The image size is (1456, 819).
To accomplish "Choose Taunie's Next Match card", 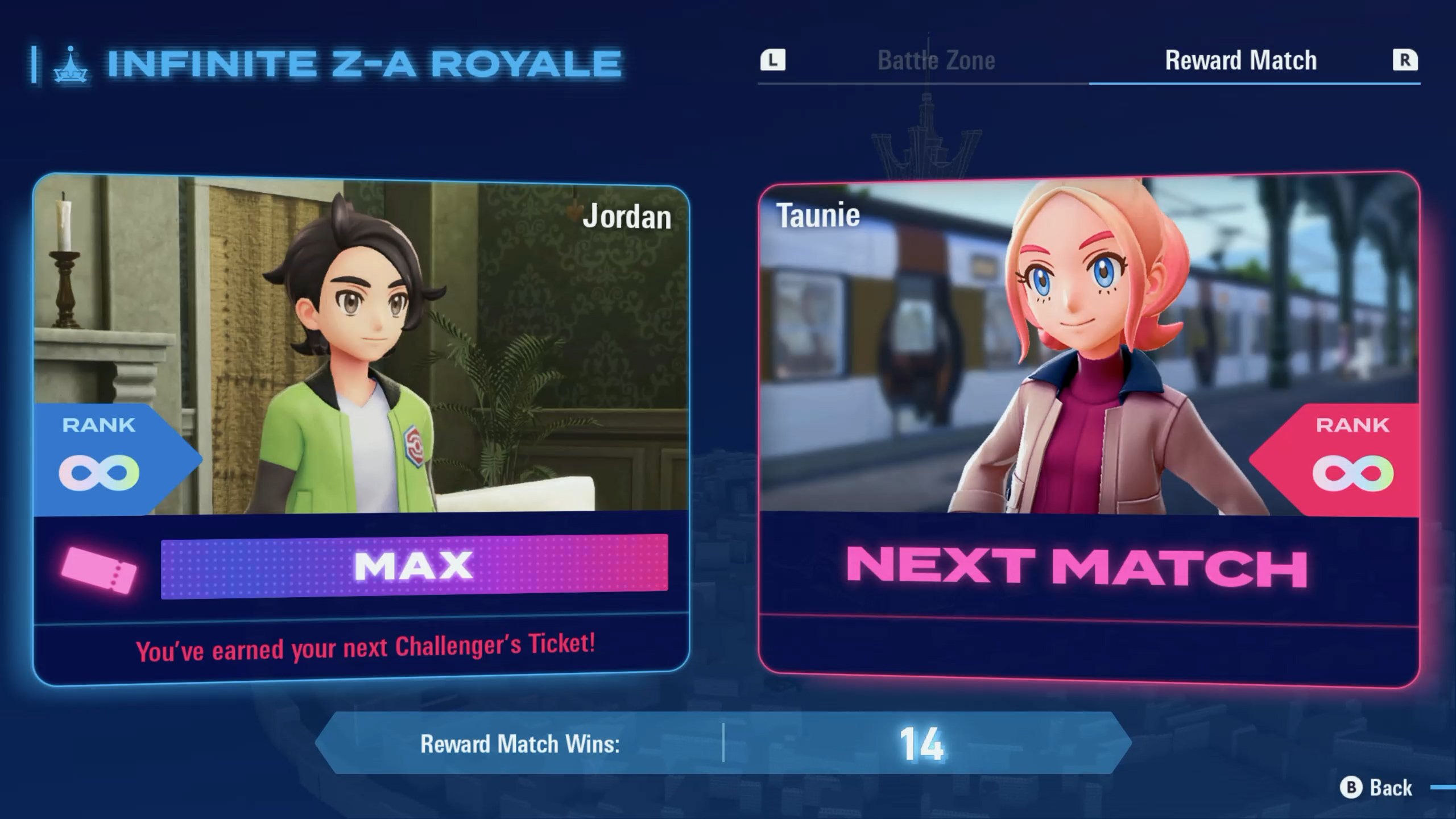I will 1089,430.
